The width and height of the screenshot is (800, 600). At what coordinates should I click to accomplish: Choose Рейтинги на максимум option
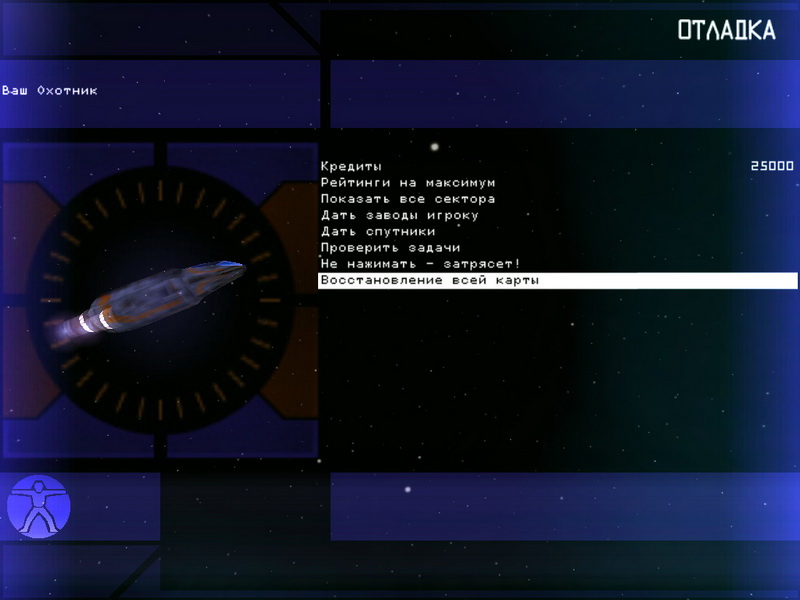click(x=408, y=183)
